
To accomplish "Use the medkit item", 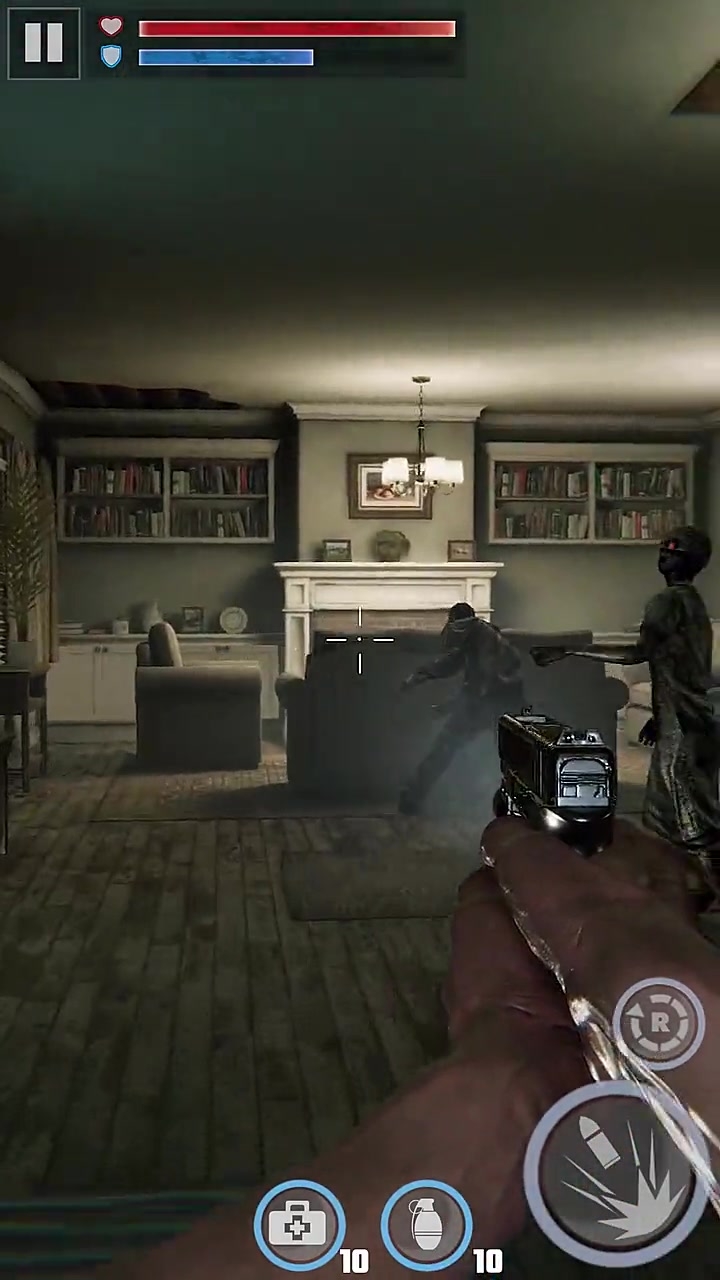I will click(299, 1225).
